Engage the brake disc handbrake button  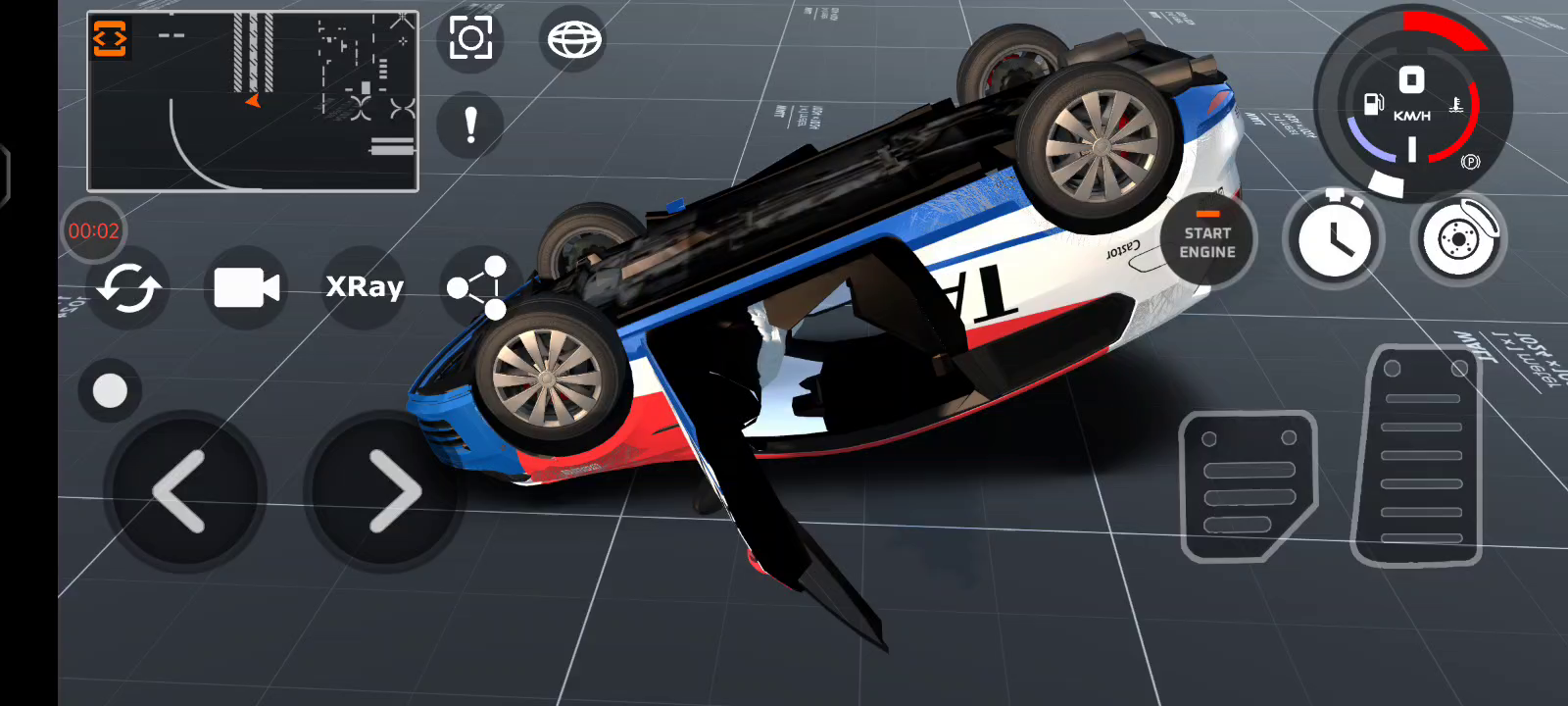click(1459, 239)
